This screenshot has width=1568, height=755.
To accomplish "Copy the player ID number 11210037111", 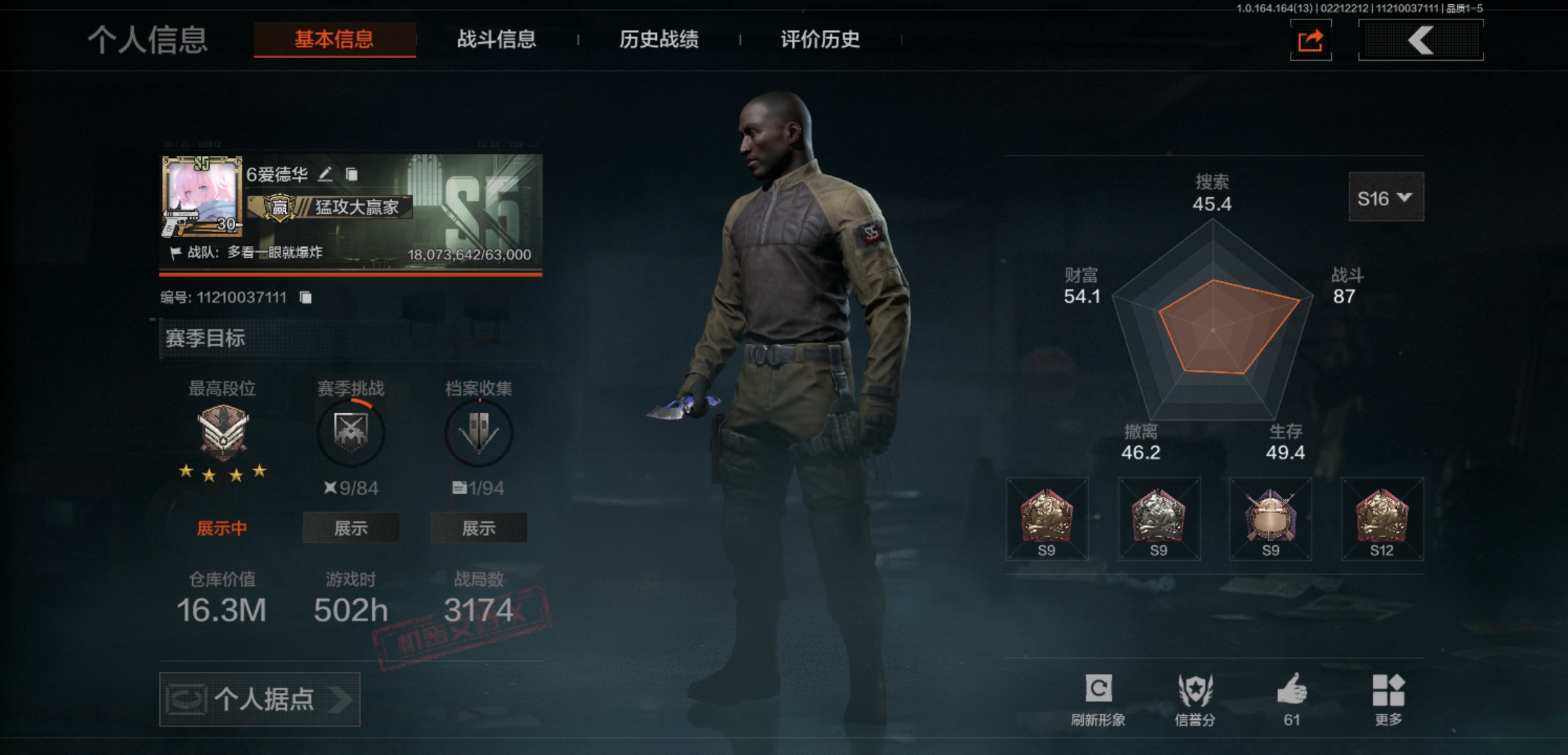I will (305, 298).
